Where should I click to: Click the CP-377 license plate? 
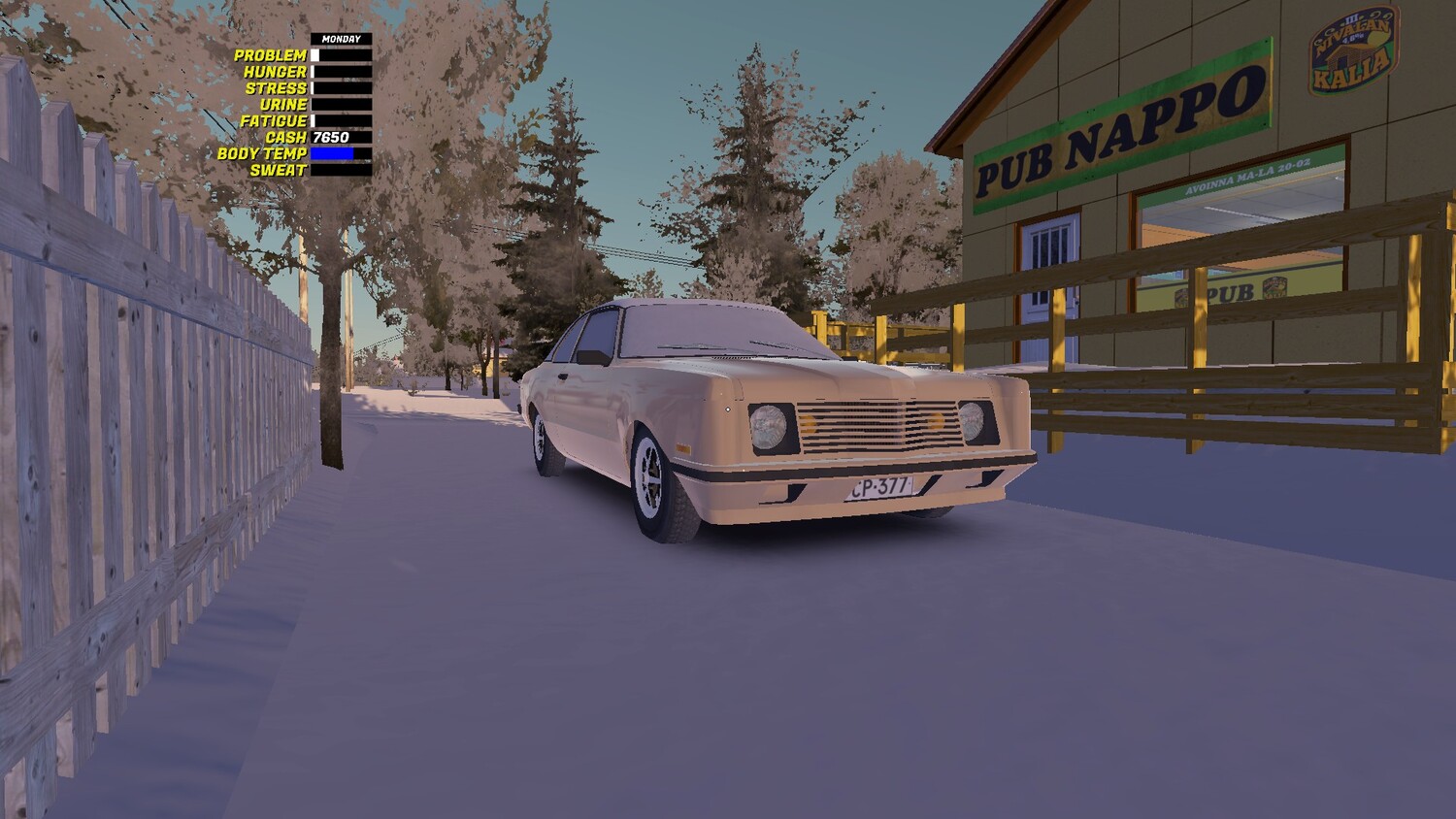(x=879, y=486)
